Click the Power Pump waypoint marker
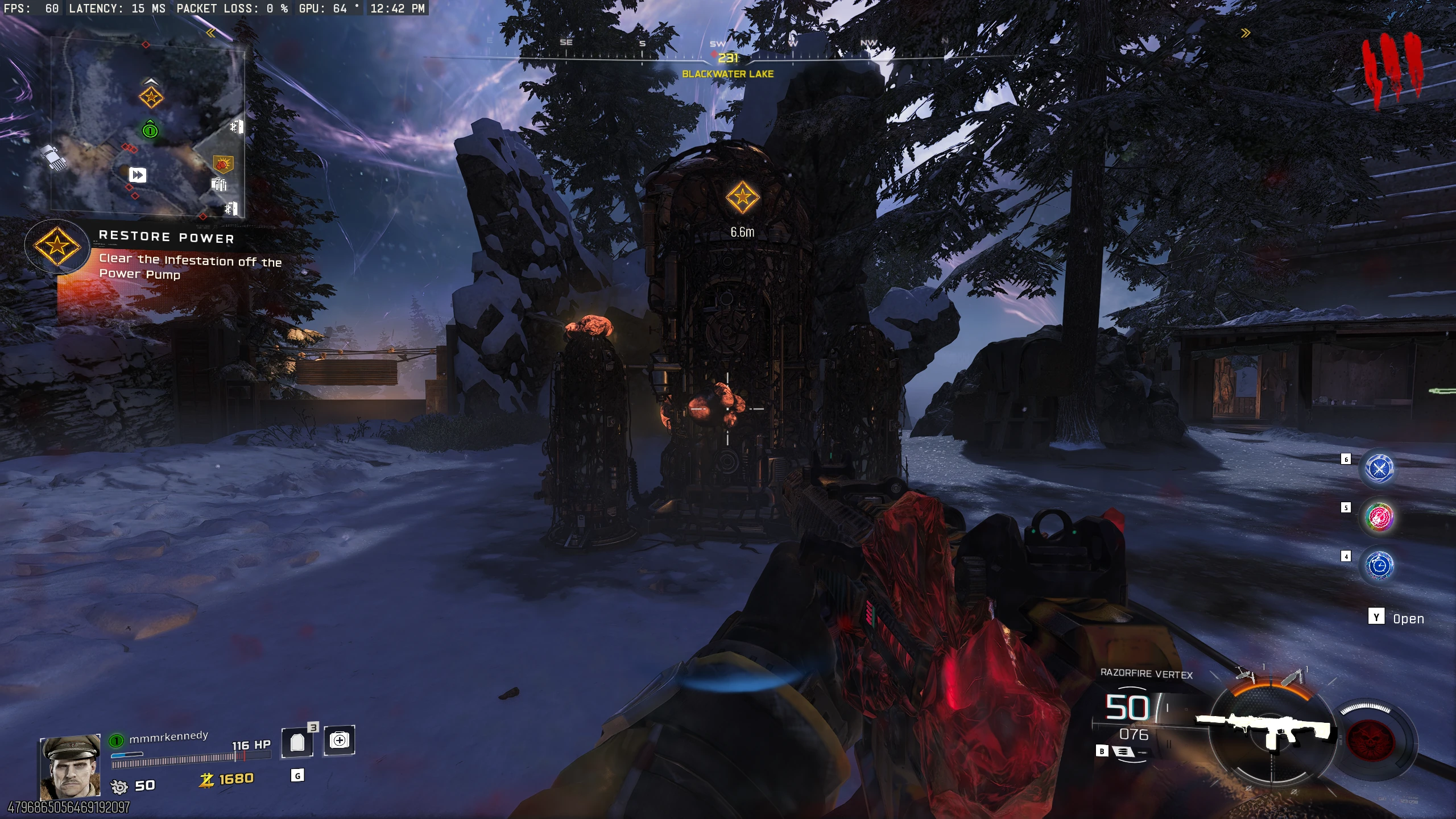The width and height of the screenshot is (1456, 819). pos(742,197)
